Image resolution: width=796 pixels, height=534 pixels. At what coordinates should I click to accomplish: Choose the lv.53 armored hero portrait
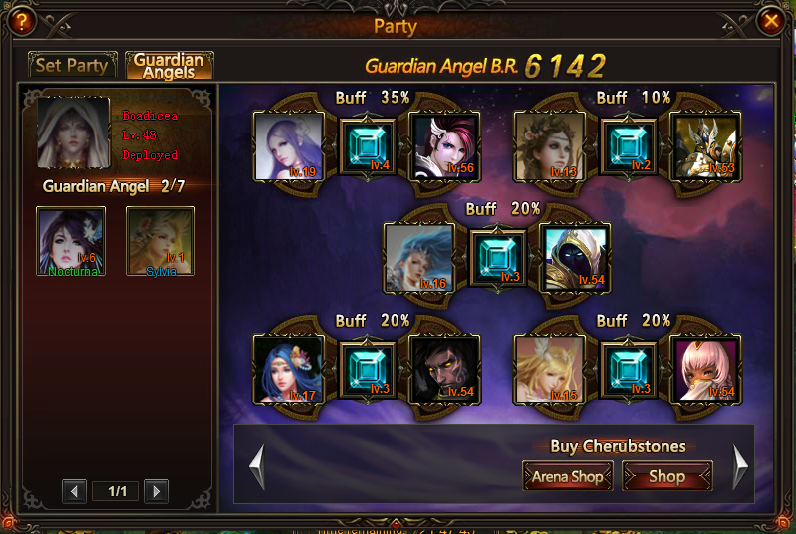[x=705, y=145]
